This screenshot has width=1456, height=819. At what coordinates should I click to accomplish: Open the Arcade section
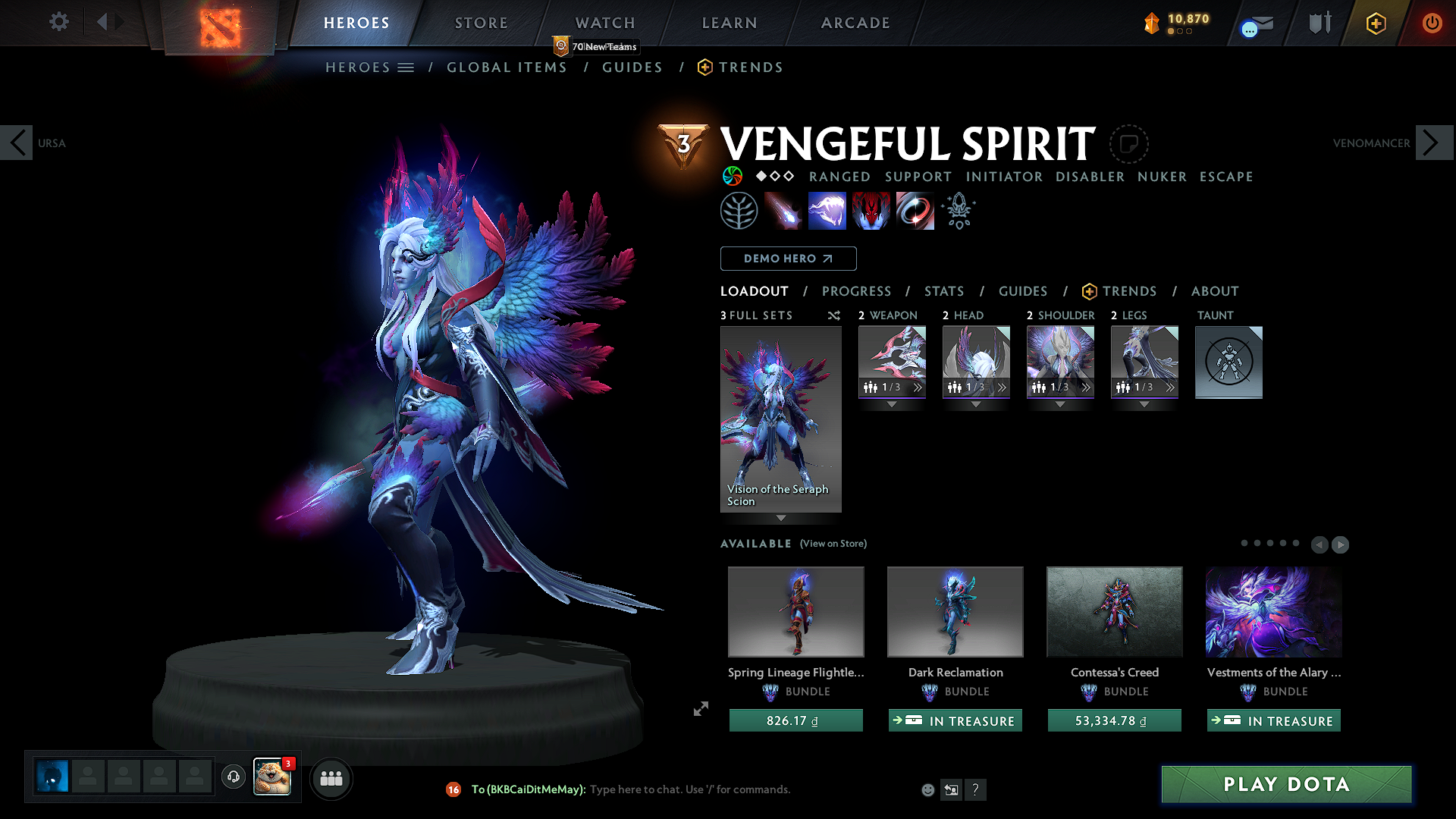click(855, 23)
